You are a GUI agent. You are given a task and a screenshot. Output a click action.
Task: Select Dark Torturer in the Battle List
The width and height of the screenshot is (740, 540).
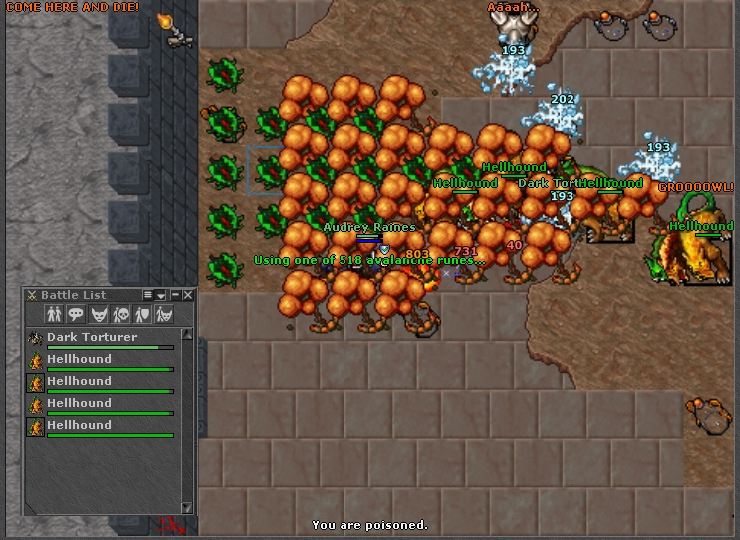tap(92, 338)
